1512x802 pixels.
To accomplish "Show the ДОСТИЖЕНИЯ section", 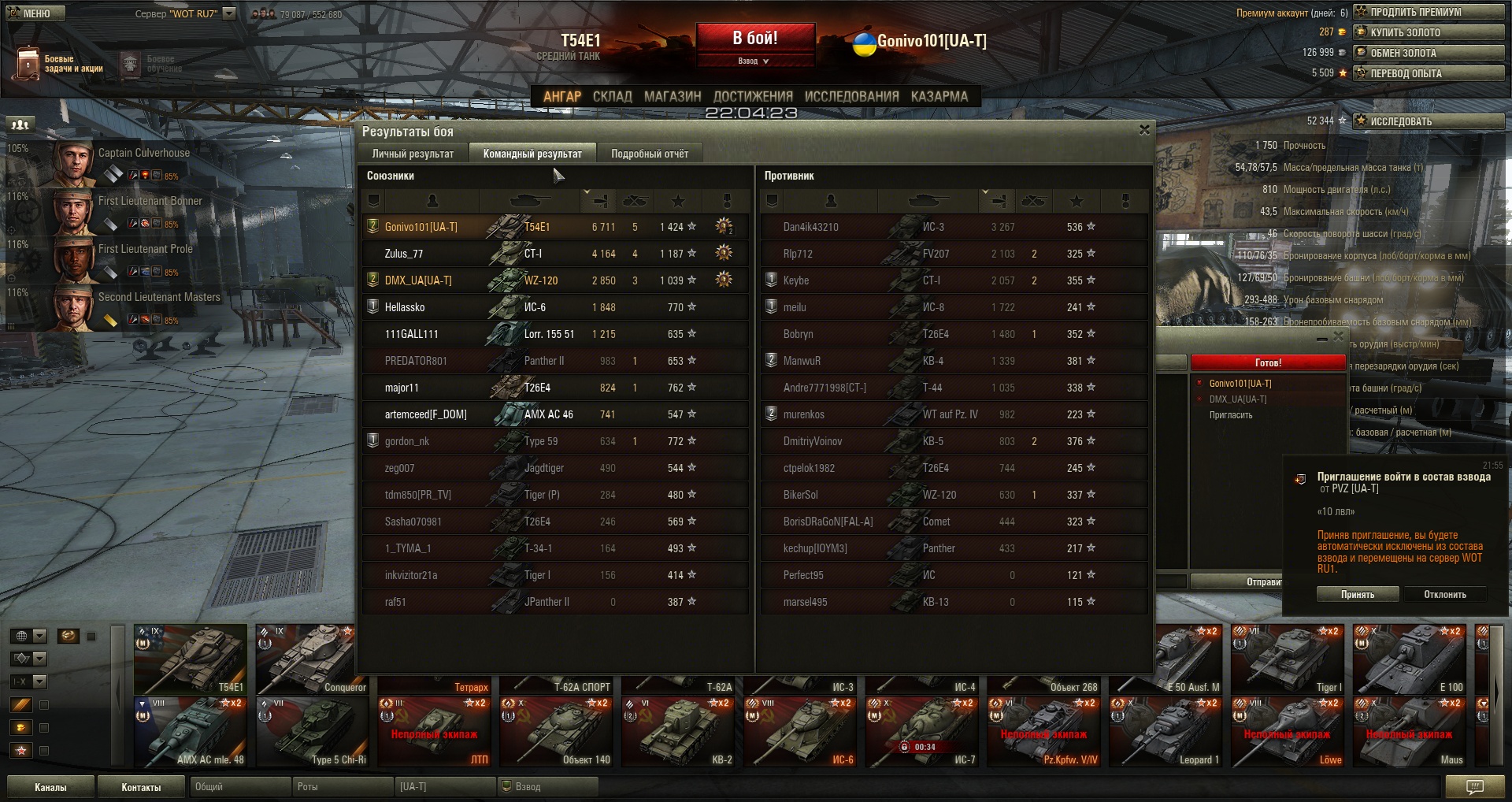I will click(x=752, y=96).
